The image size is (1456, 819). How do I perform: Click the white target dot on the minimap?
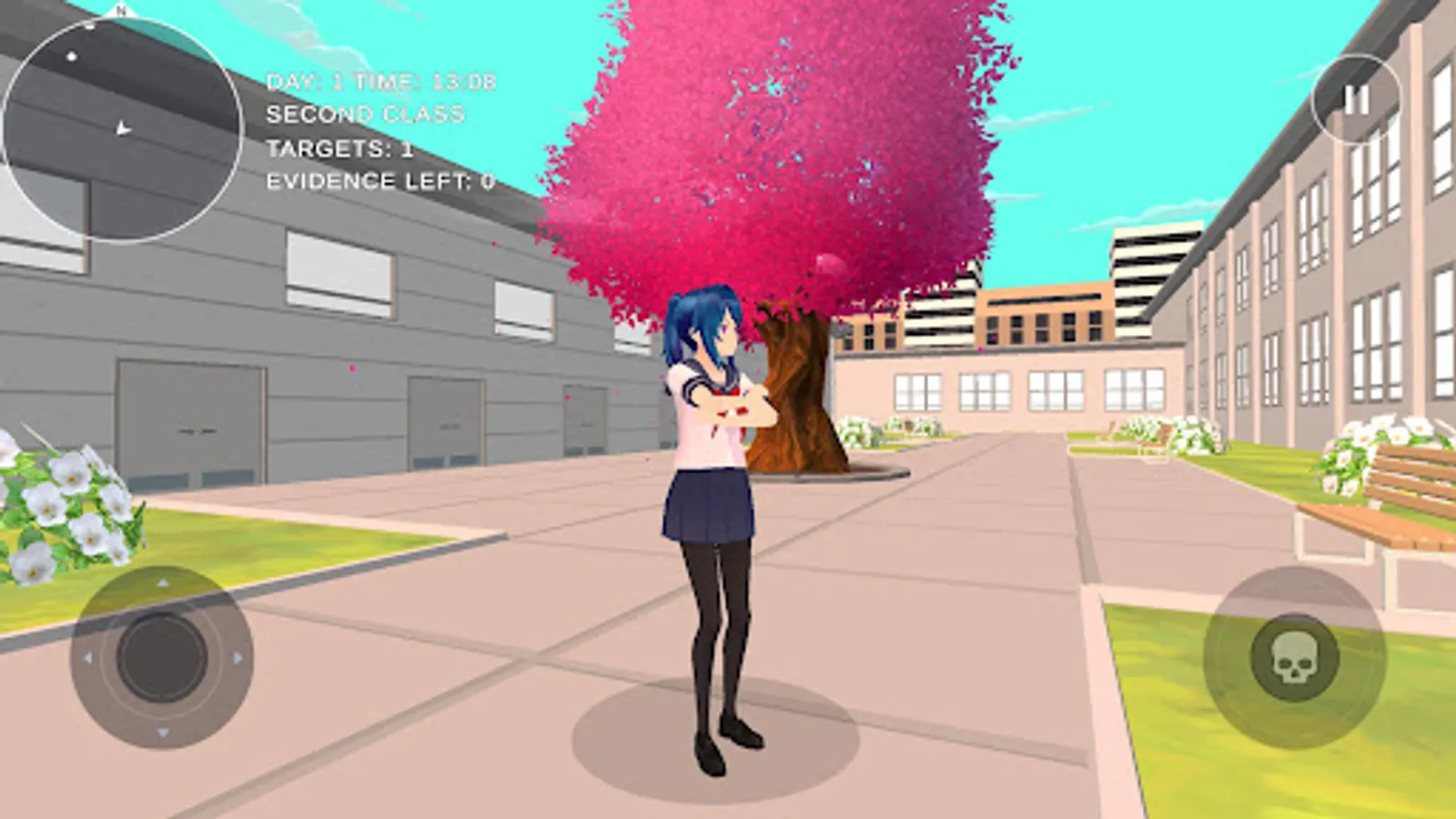click(71, 56)
